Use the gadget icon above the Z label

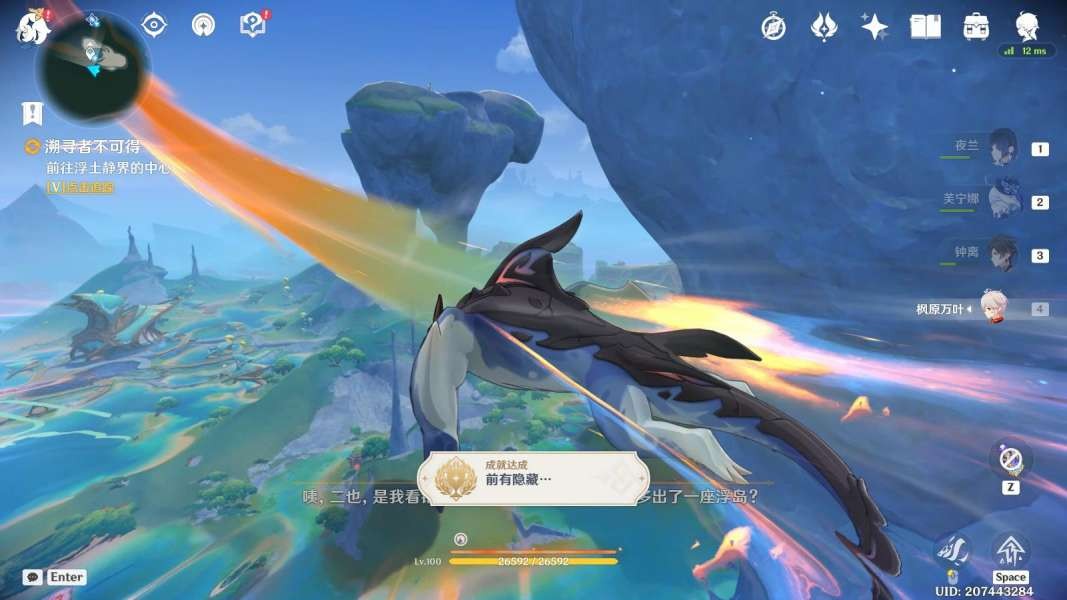click(1010, 459)
